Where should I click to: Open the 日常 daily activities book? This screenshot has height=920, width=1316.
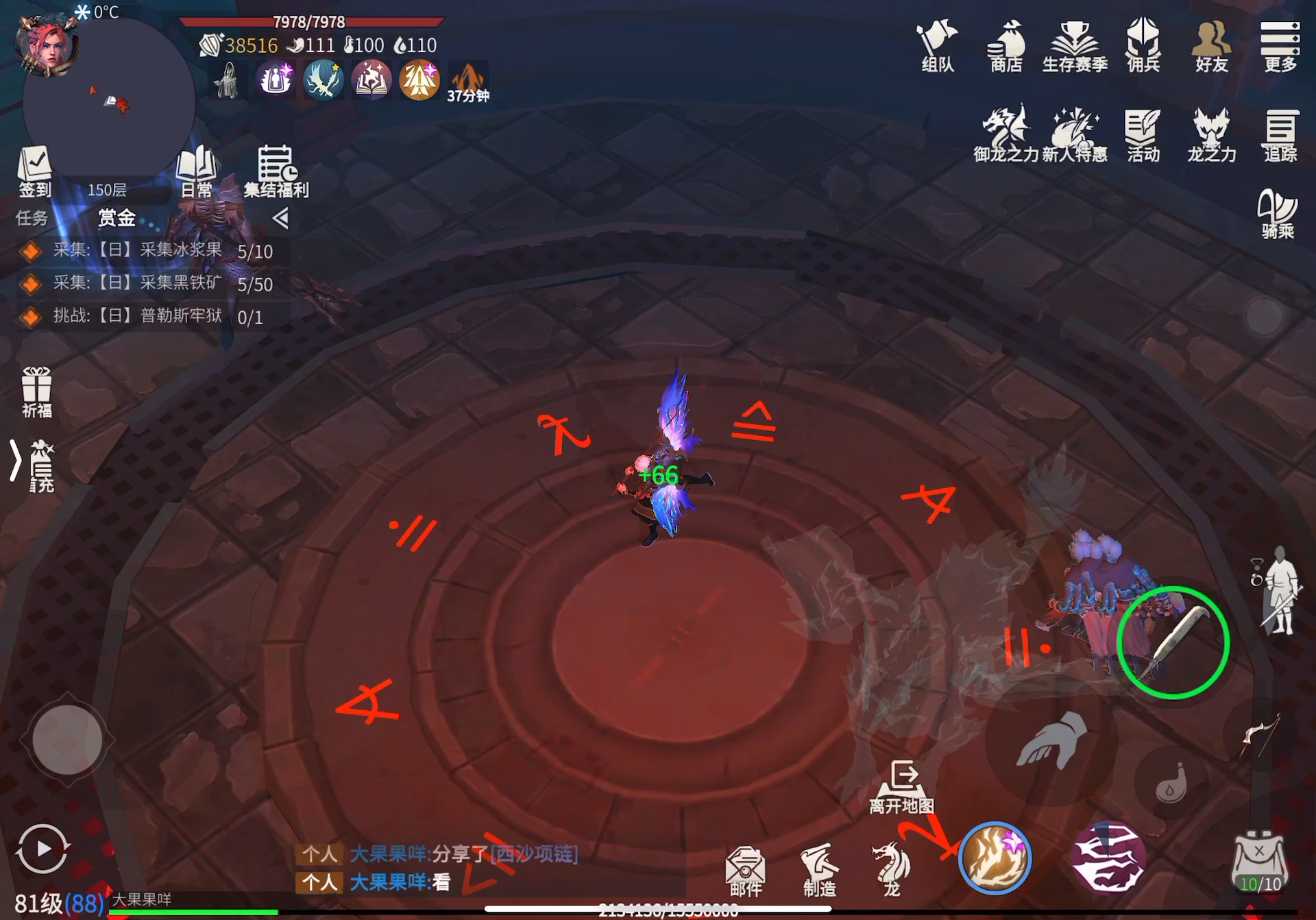(x=197, y=171)
